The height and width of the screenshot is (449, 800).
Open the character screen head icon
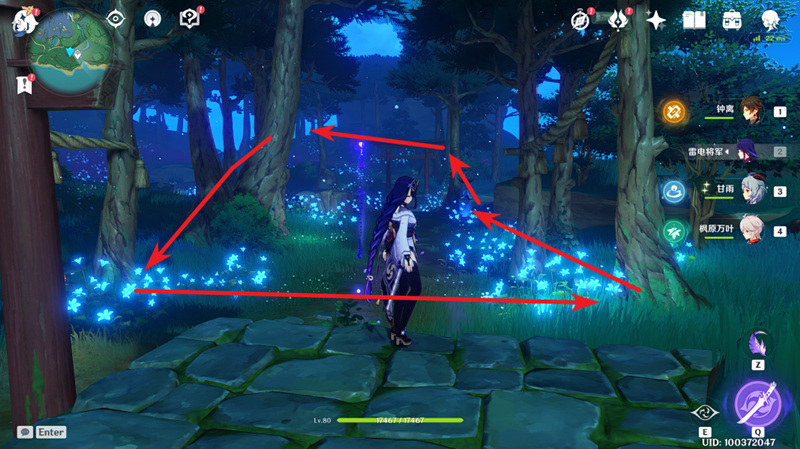click(770, 20)
